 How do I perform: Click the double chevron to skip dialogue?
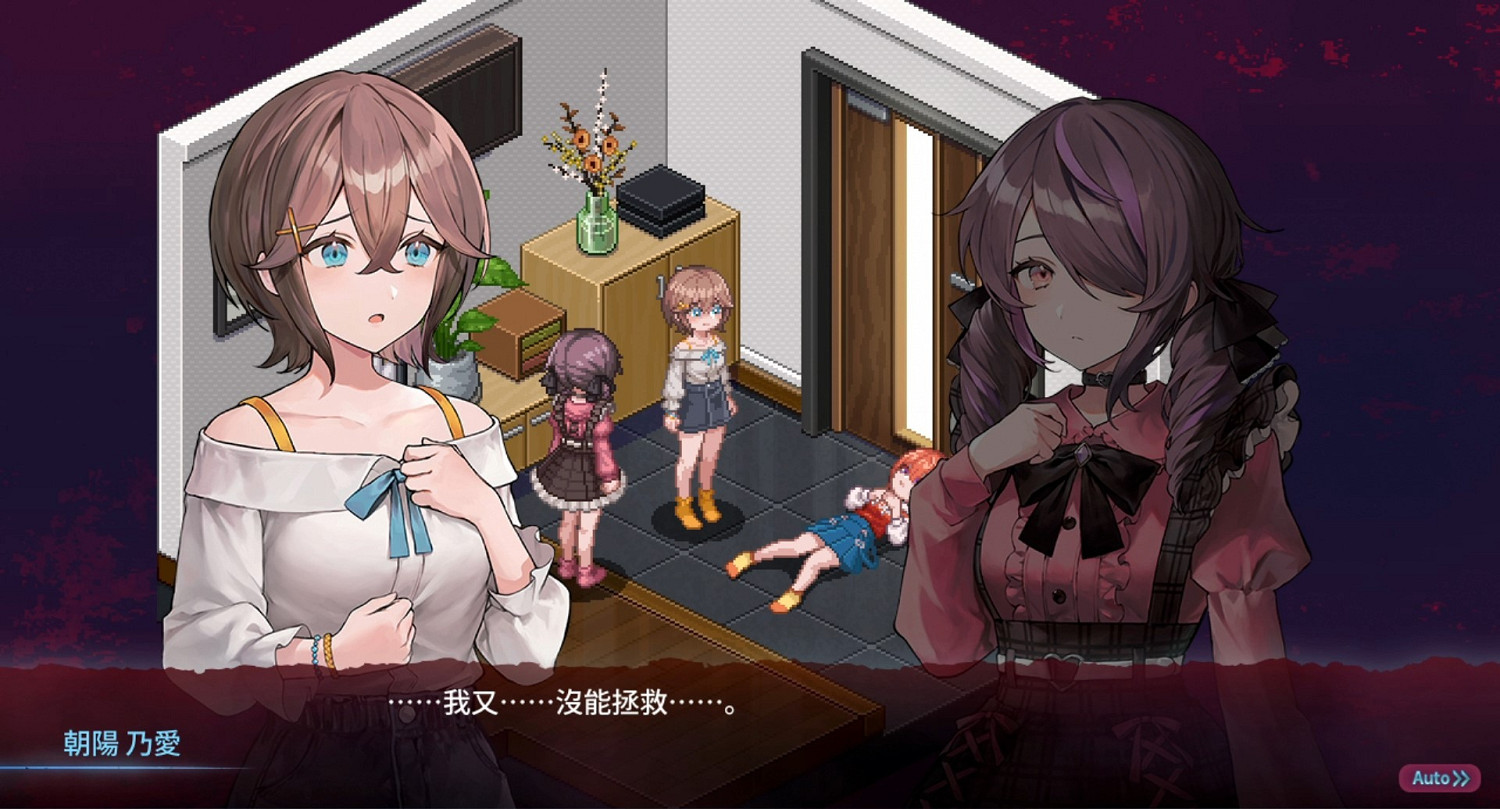coord(1462,777)
